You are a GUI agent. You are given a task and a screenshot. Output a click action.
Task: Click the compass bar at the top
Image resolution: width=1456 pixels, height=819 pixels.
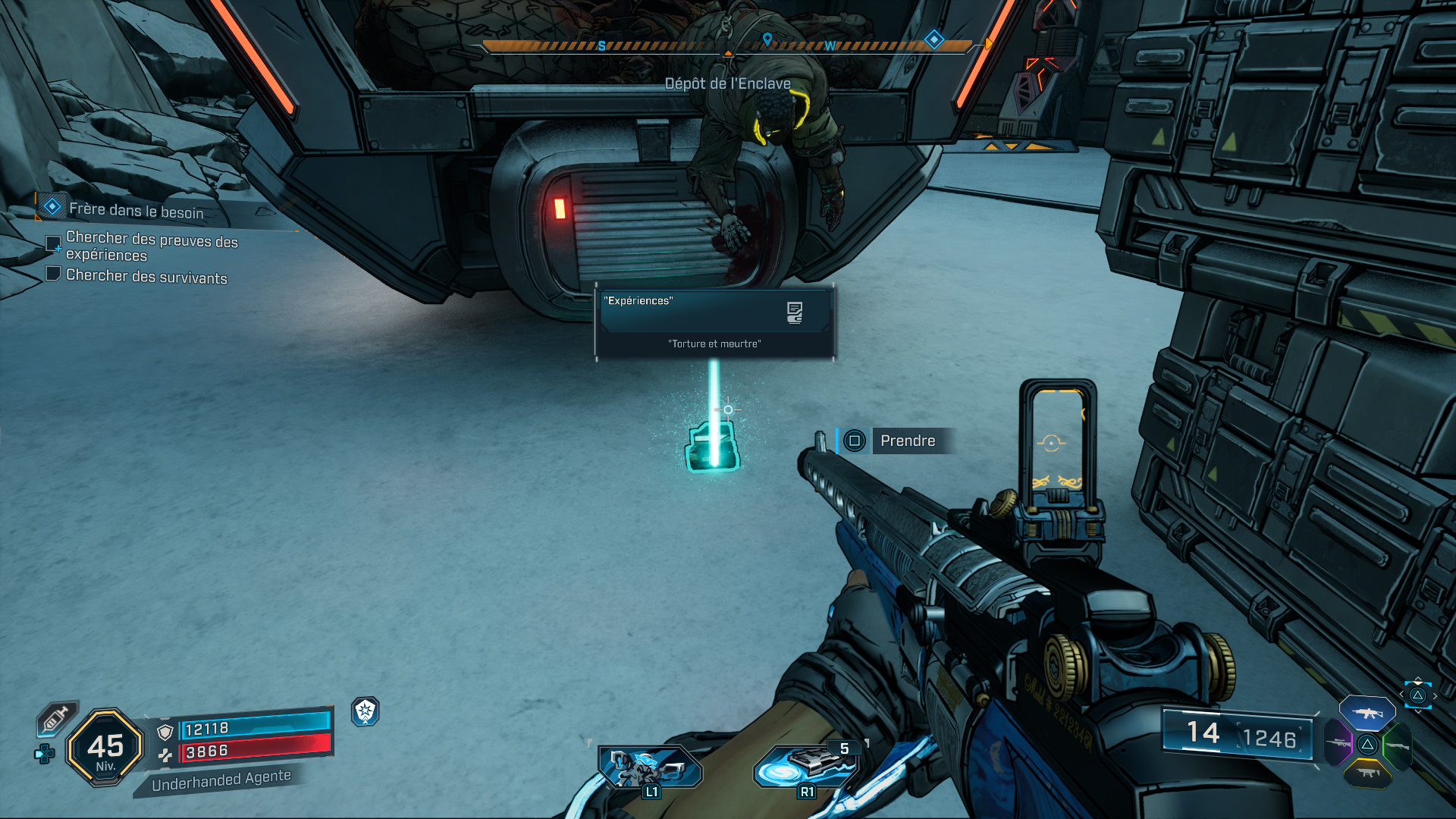(726, 46)
